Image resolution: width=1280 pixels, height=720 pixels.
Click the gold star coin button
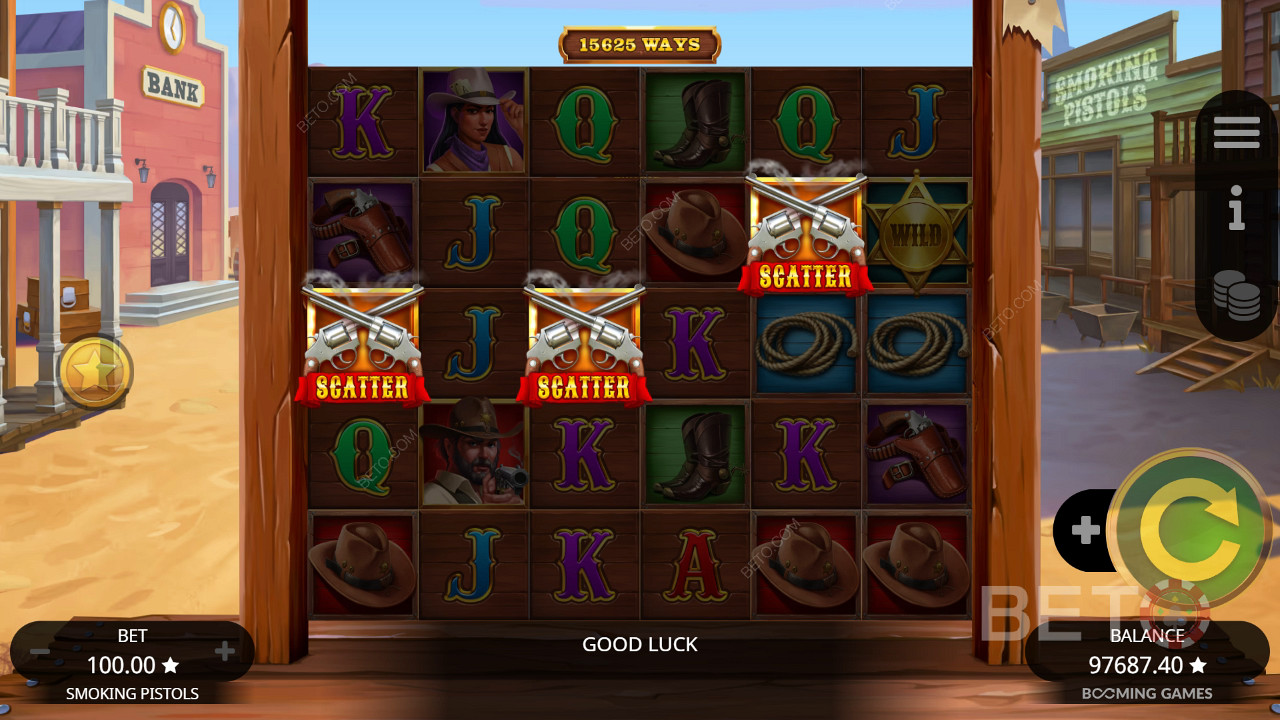[x=95, y=372]
